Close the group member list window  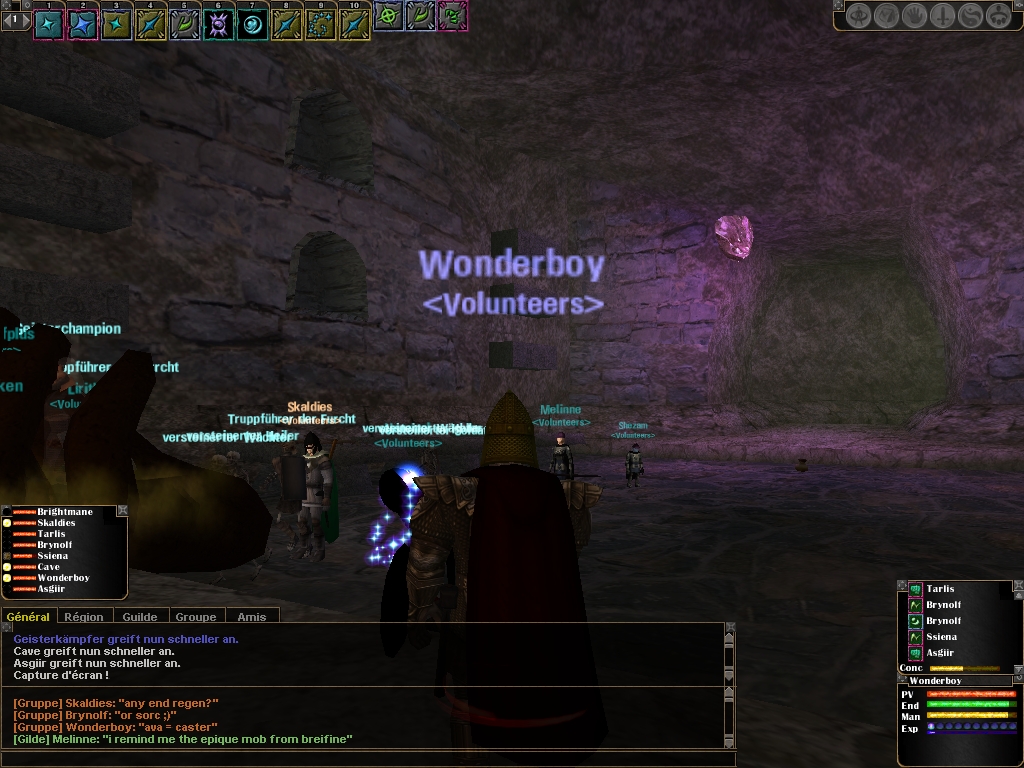pyautogui.click(x=122, y=511)
